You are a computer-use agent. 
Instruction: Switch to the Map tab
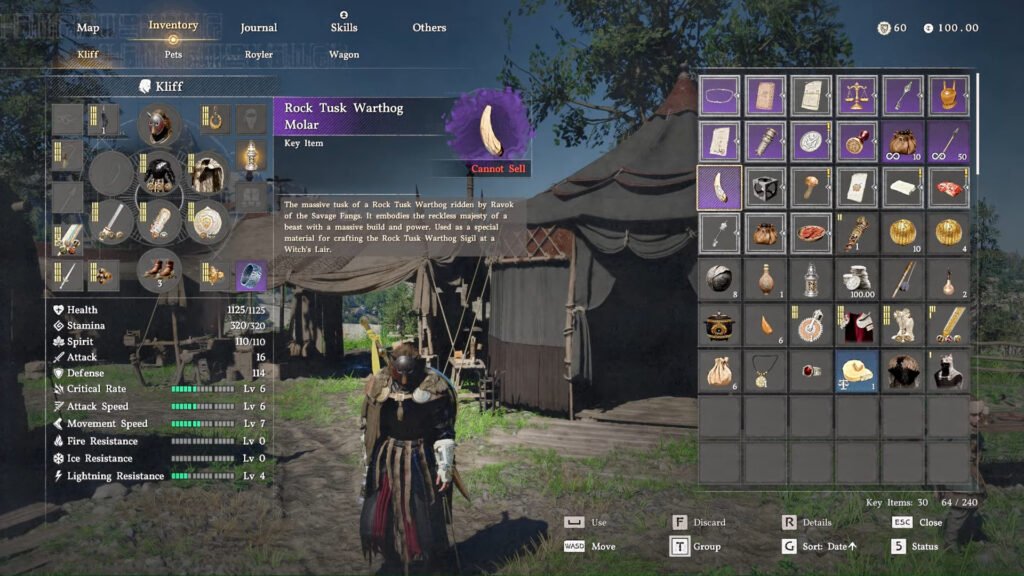coord(88,27)
